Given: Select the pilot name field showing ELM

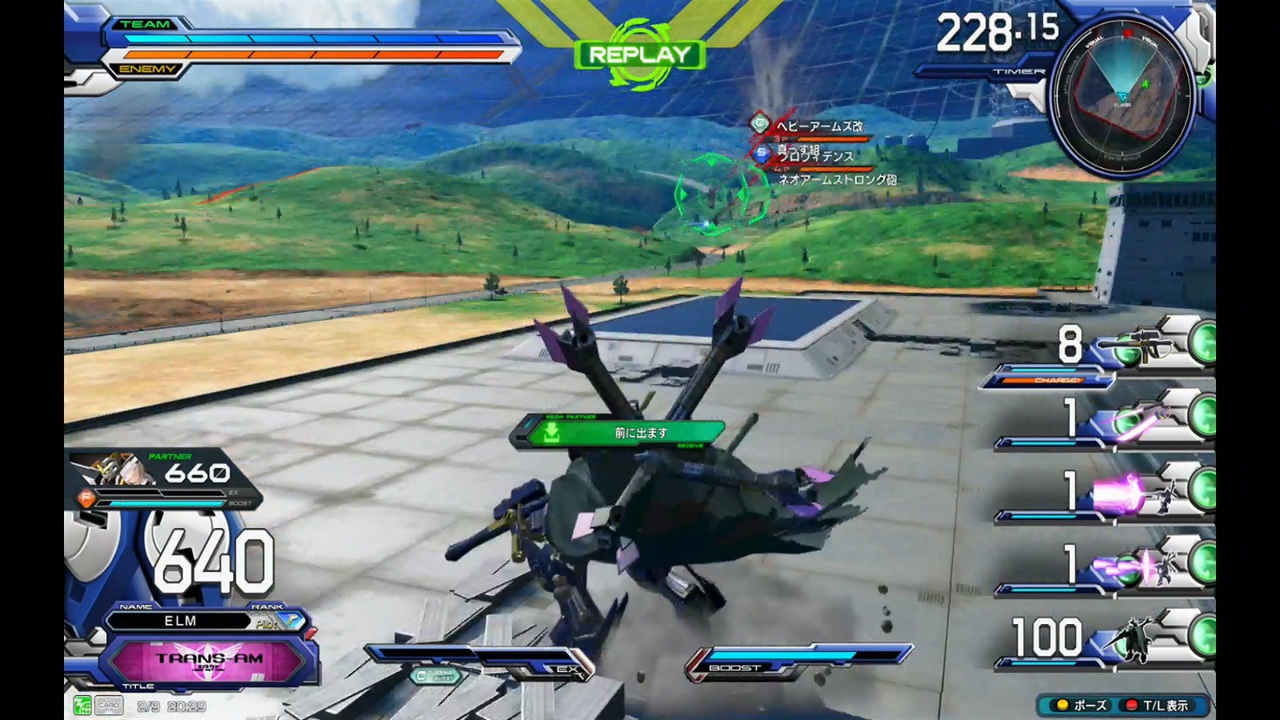Looking at the screenshot, I should [180, 621].
